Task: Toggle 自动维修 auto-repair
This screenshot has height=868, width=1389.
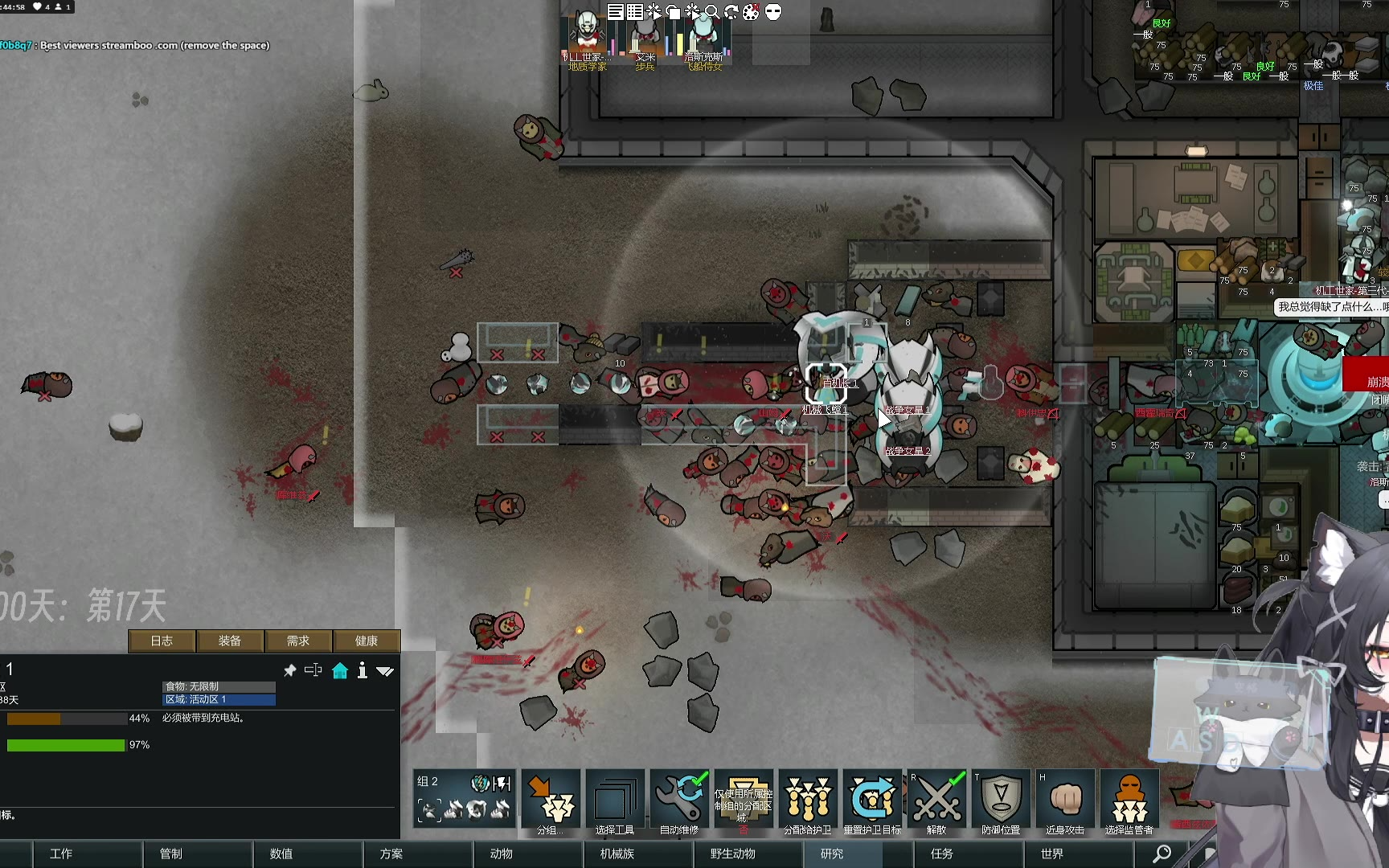Action: click(679, 801)
